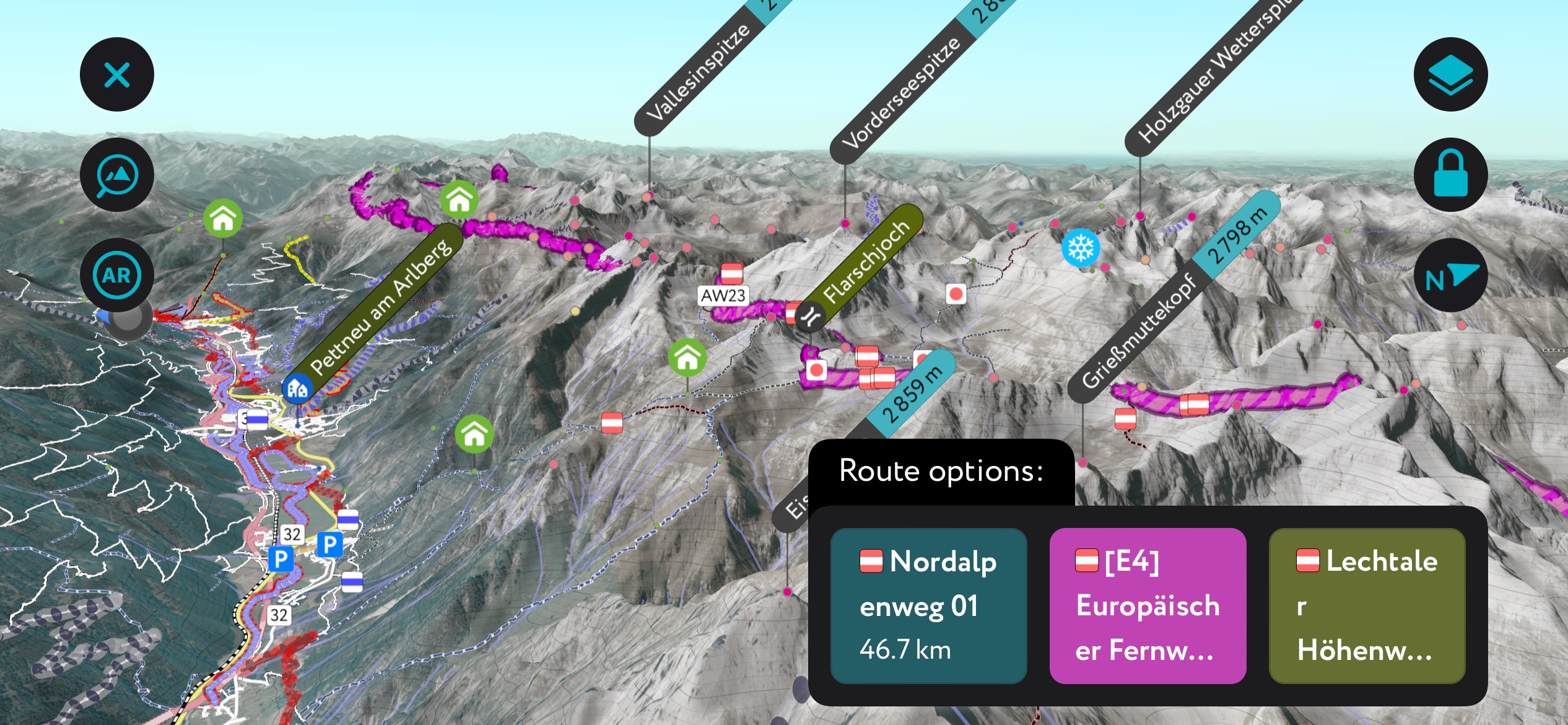This screenshot has height=725, width=1568.
Task: Click the blue snowflake map marker
Action: 1081,248
